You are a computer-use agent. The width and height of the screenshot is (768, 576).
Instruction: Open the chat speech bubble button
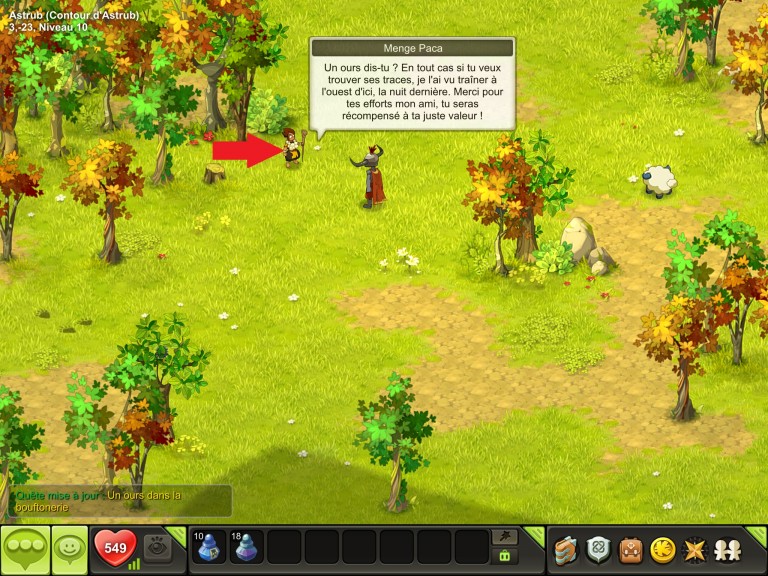coord(25,549)
